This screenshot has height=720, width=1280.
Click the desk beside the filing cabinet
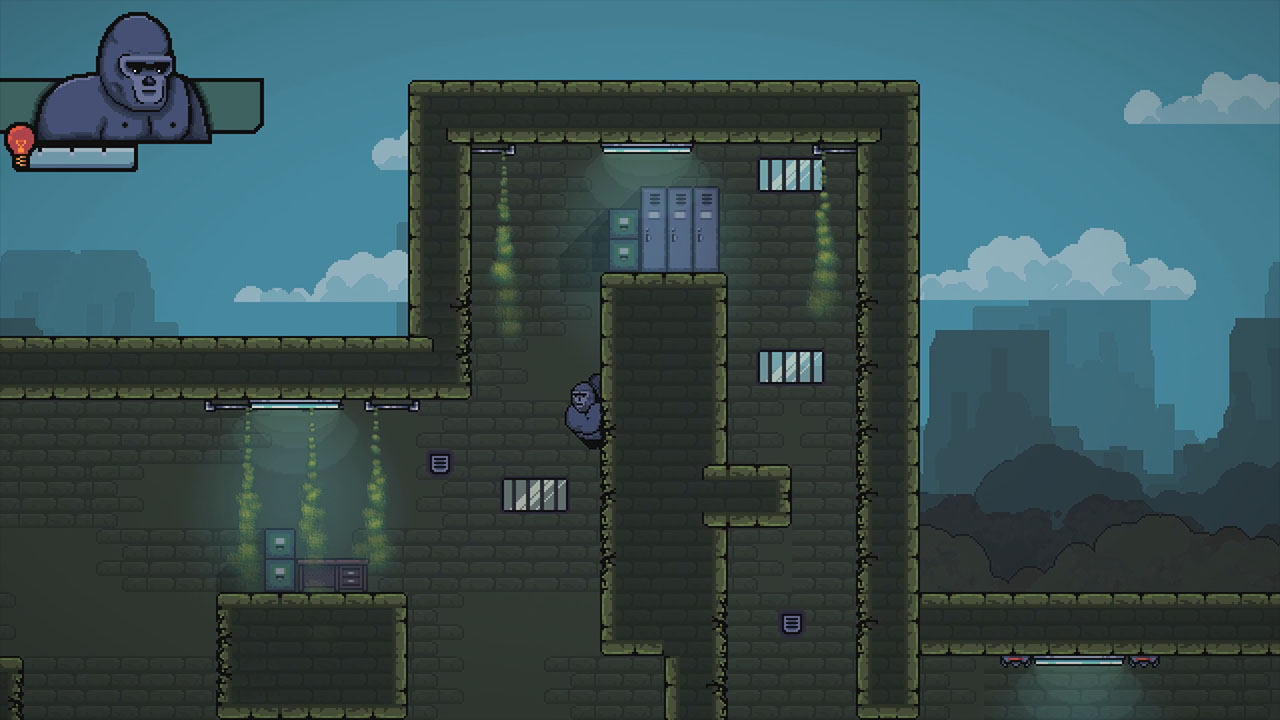click(x=335, y=575)
